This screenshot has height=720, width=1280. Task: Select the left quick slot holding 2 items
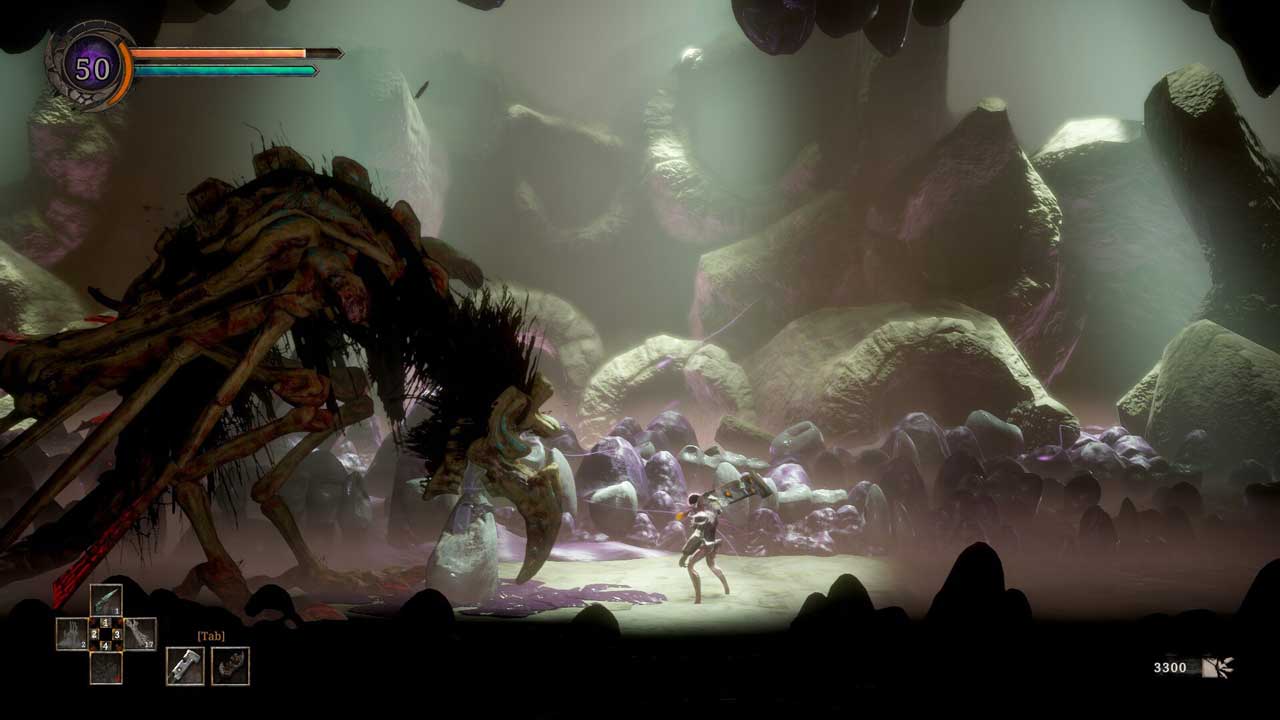coord(72,634)
